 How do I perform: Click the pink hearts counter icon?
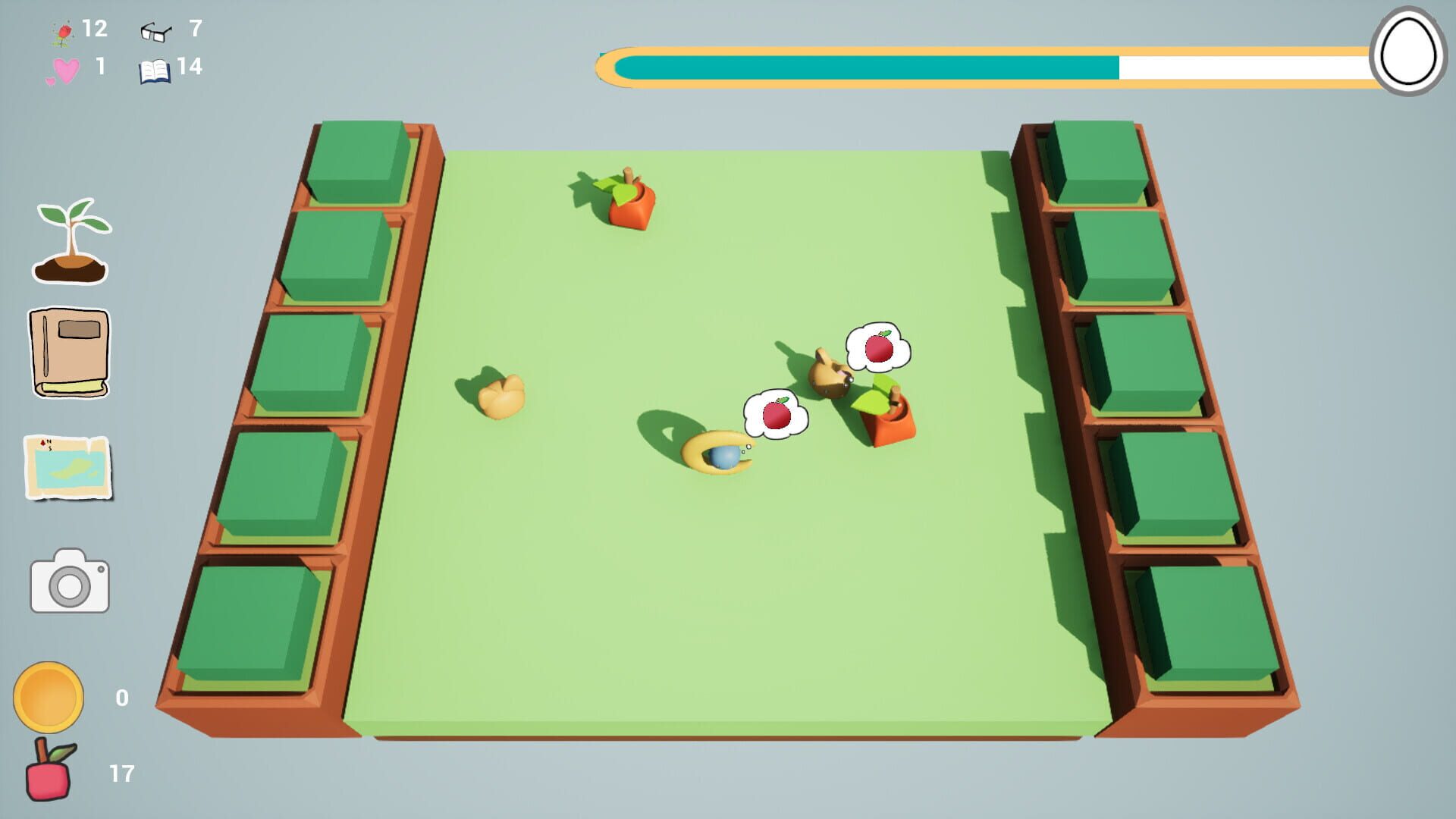click(x=66, y=70)
